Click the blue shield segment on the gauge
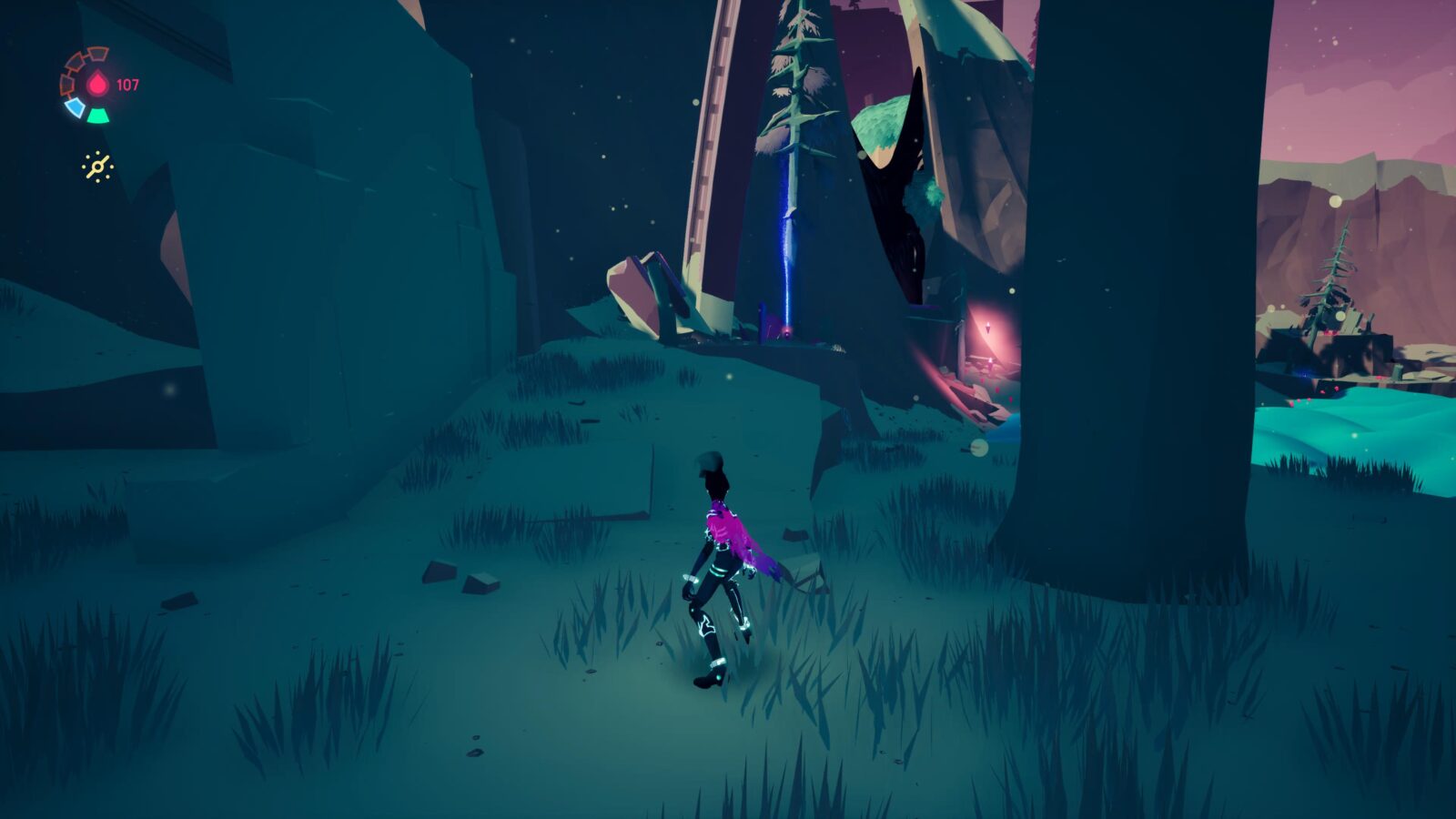The height and width of the screenshot is (819, 1456). 76,107
